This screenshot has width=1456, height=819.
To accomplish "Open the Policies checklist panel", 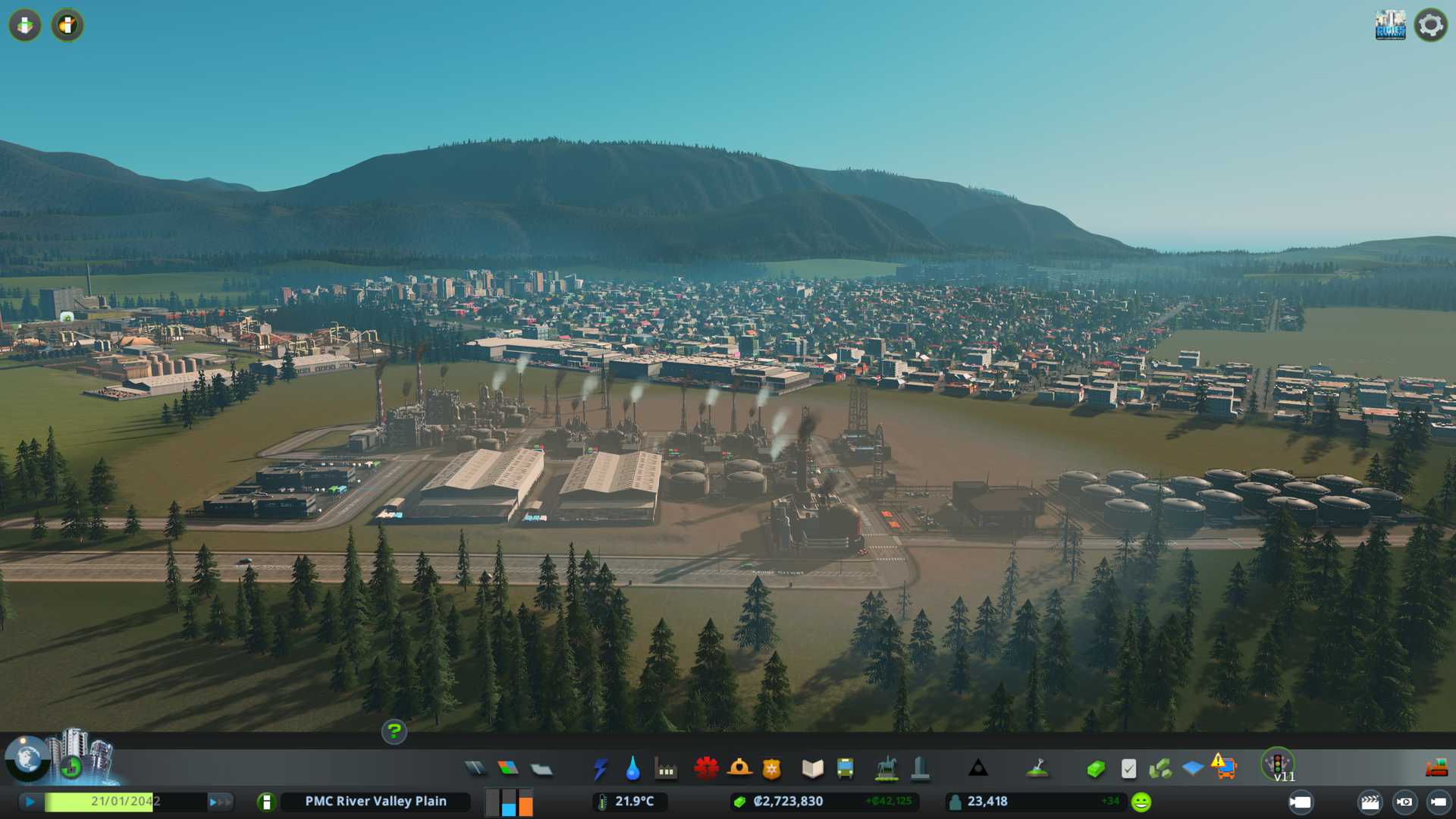I will [x=1128, y=769].
